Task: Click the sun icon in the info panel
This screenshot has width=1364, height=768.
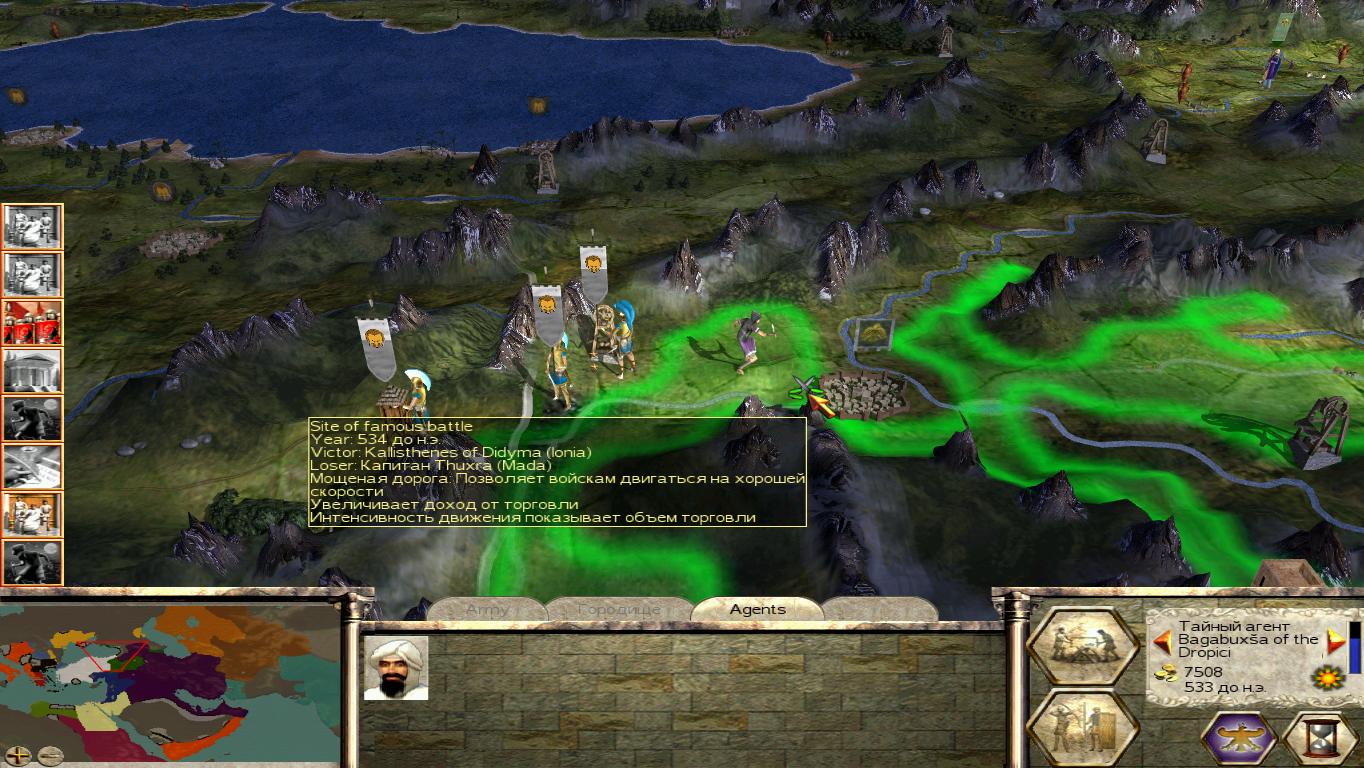Action: (x=1326, y=679)
